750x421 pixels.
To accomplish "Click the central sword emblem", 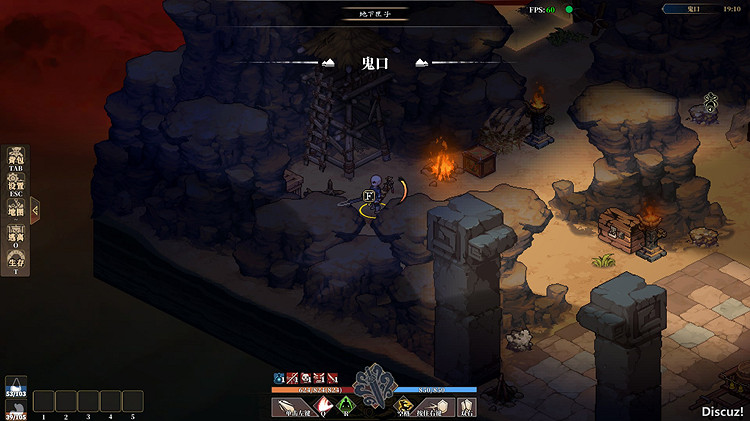I will pyautogui.click(x=375, y=383).
